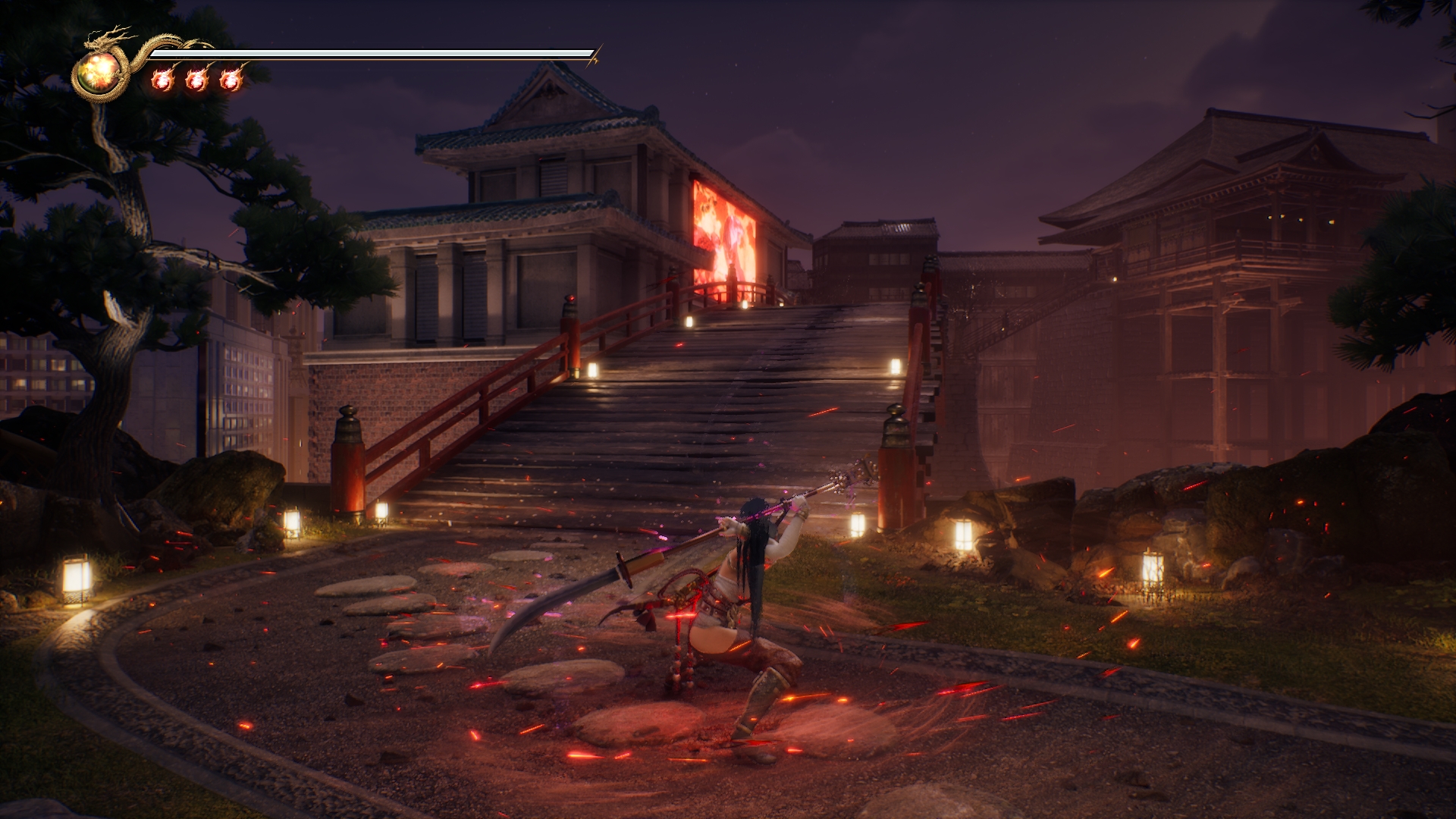Click the dragon orb ninpo emblem
1456x819 pixels.
99,72
